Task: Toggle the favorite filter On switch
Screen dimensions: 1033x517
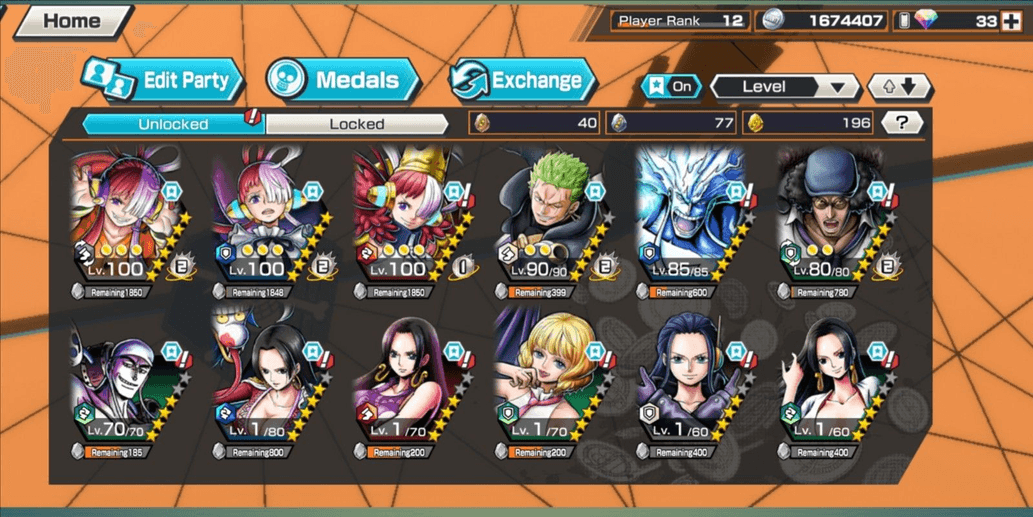Action: (671, 87)
